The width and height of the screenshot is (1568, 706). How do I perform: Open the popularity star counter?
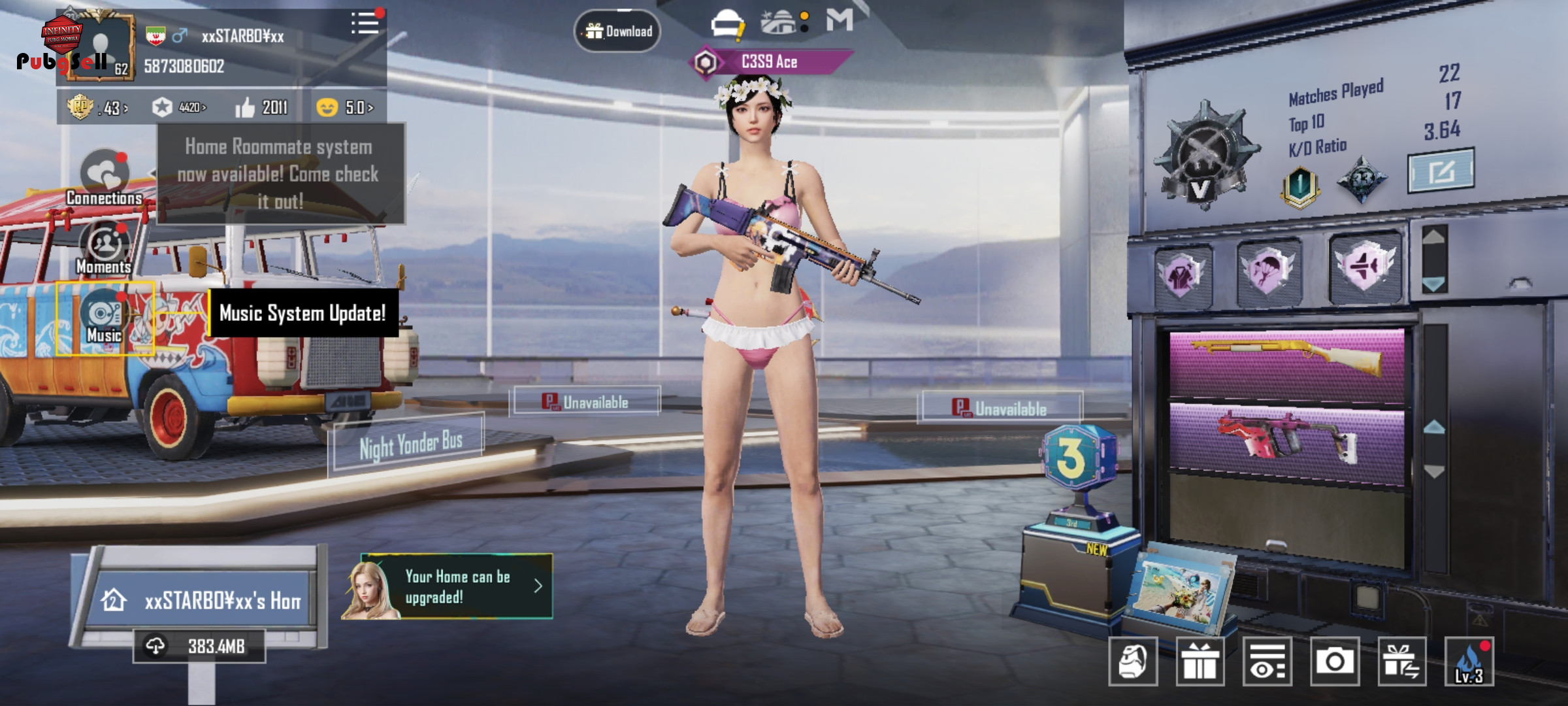[x=179, y=107]
